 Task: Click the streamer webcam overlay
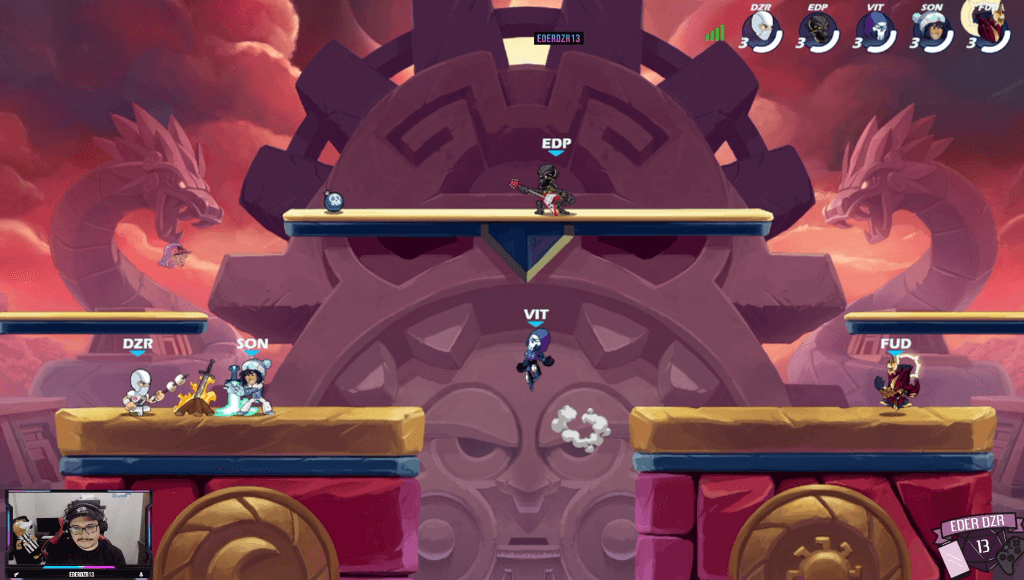click(78, 532)
